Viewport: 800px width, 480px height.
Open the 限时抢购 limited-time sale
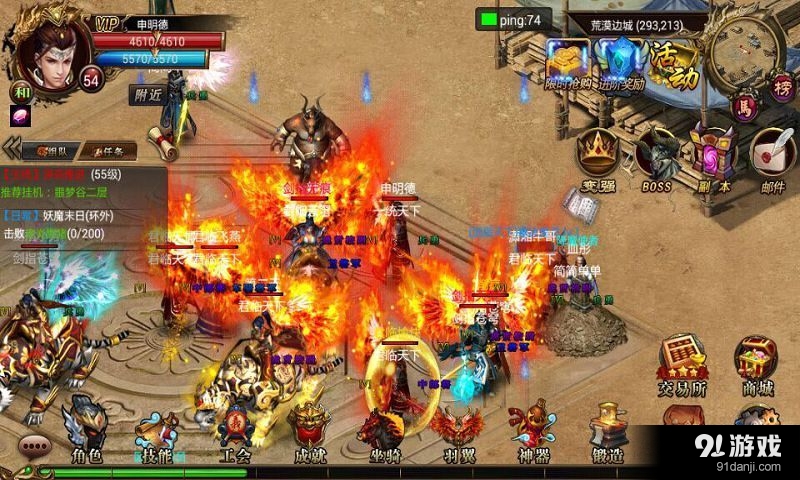click(568, 65)
